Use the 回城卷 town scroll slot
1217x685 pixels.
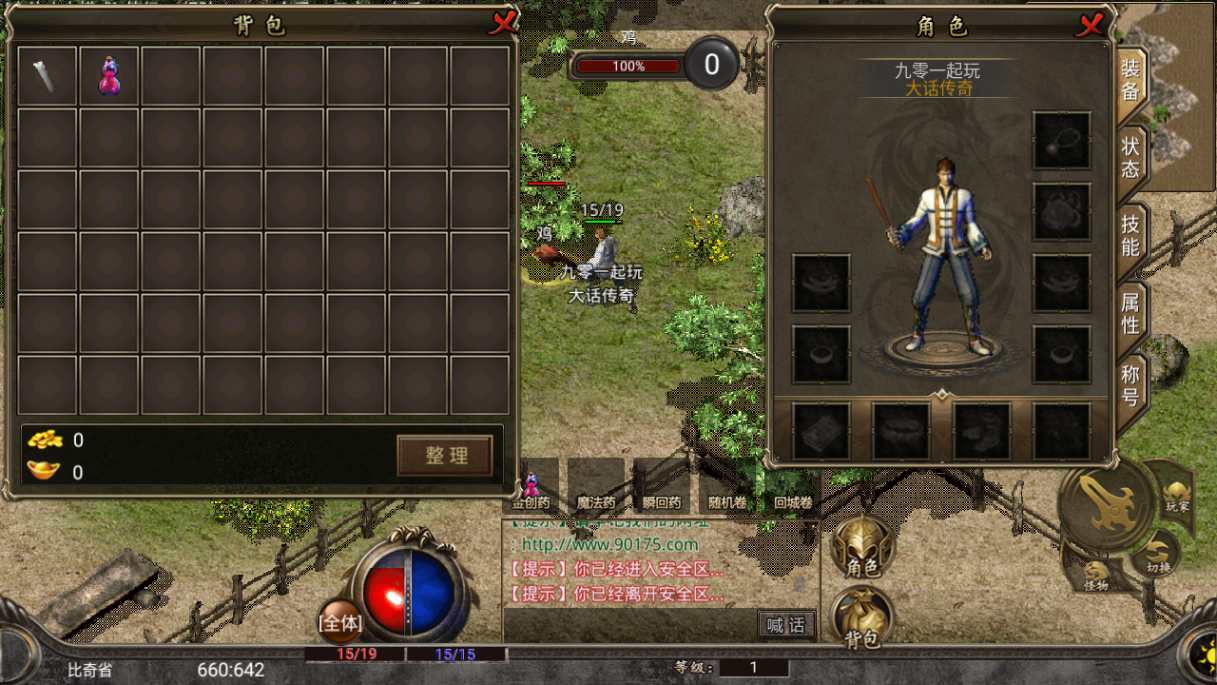(792, 487)
